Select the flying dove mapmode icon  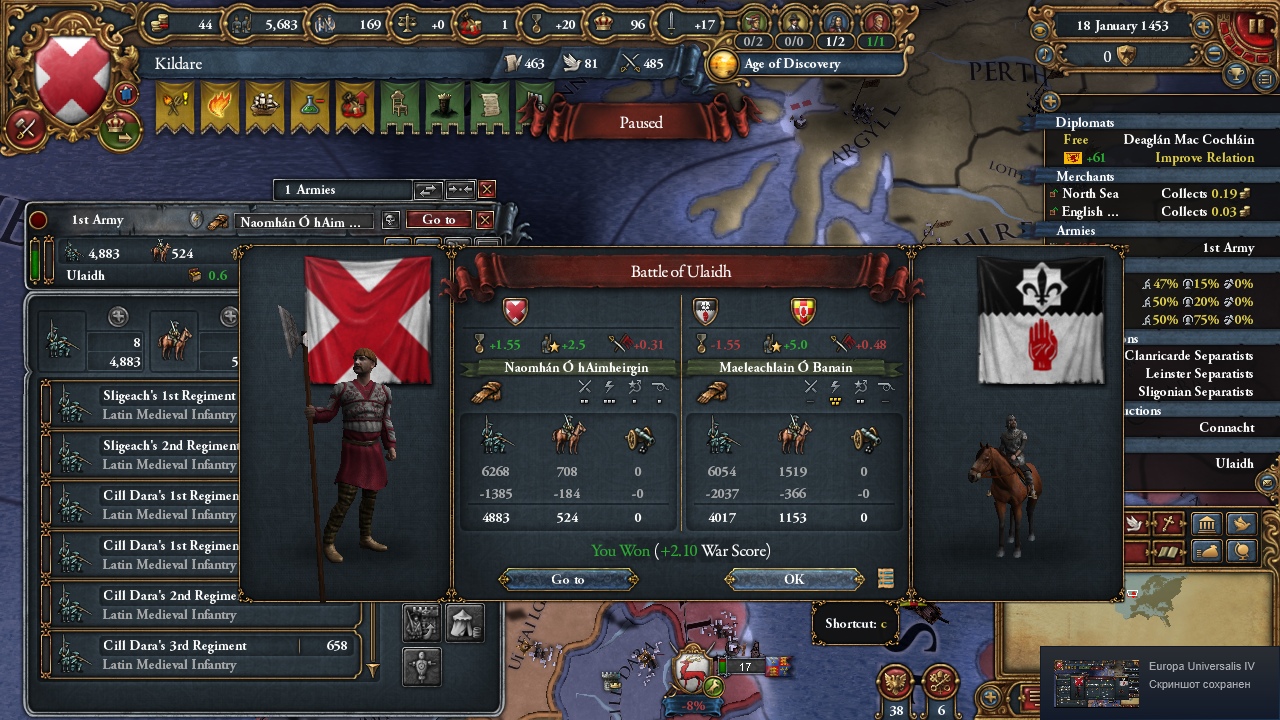pyautogui.click(x=1241, y=523)
